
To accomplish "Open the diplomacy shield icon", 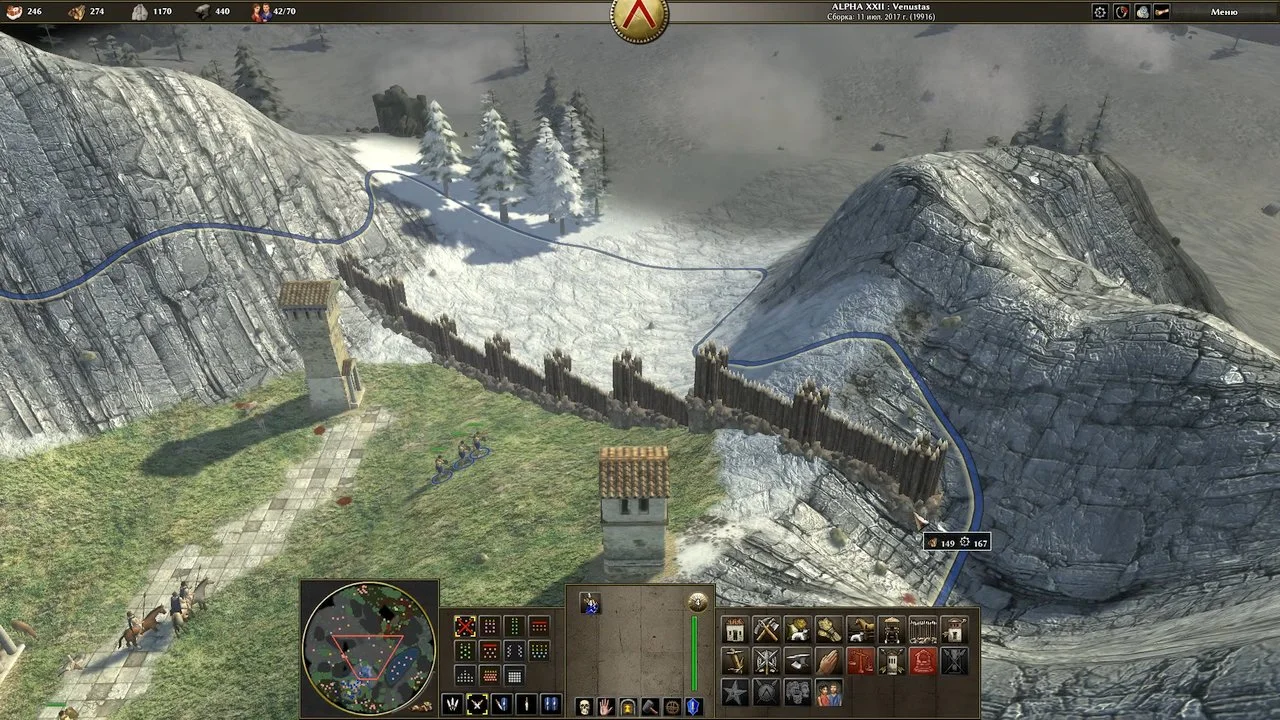I will (1121, 12).
